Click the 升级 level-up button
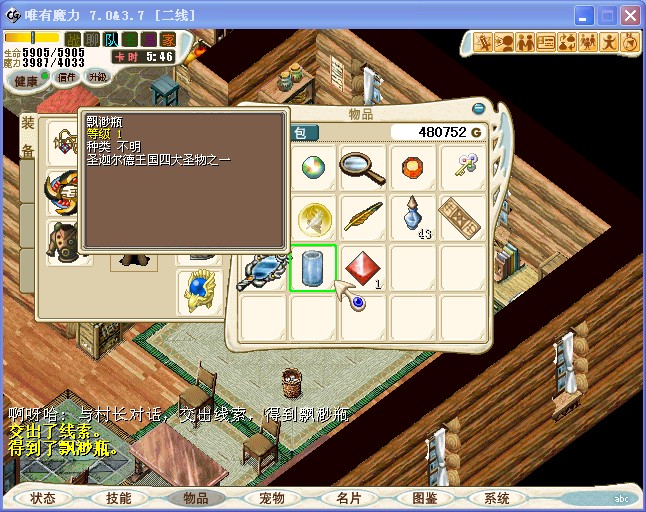 pos(98,77)
